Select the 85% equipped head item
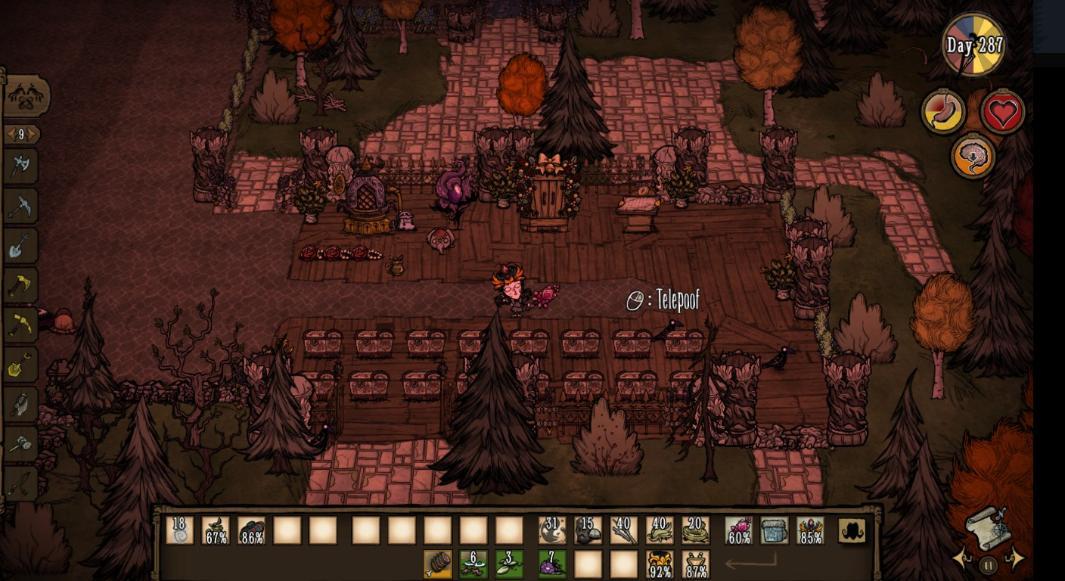The width and height of the screenshot is (1065, 581). pos(810,530)
